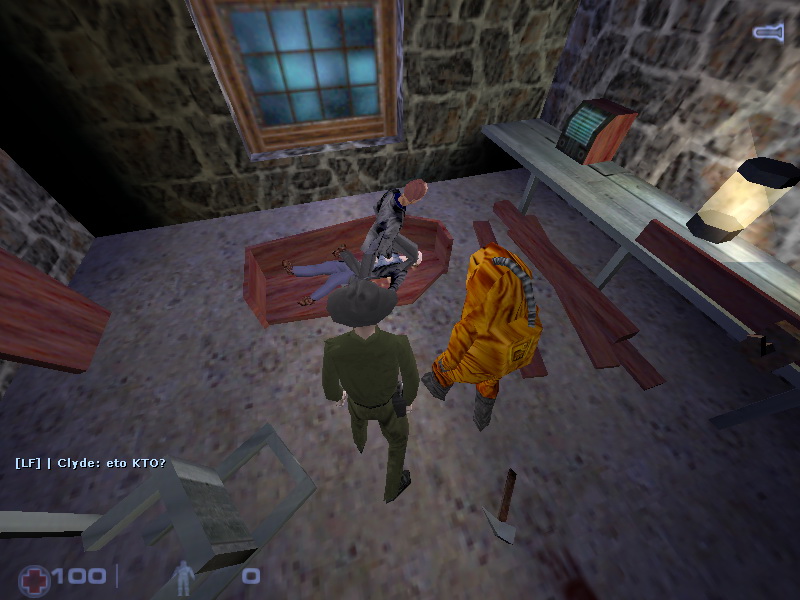Click Clyde's chat message line

click(x=90, y=463)
